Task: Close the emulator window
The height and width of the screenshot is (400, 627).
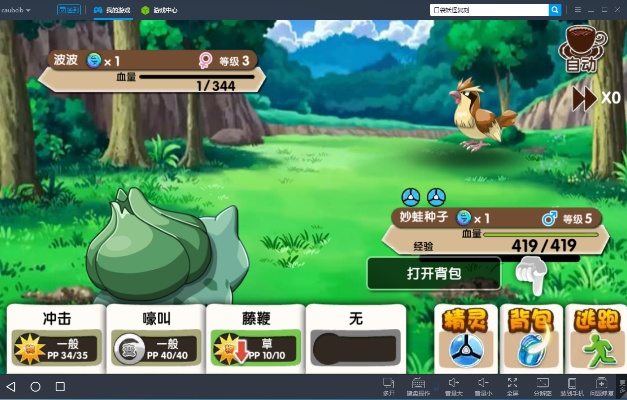Action: (x=619, y=8)
